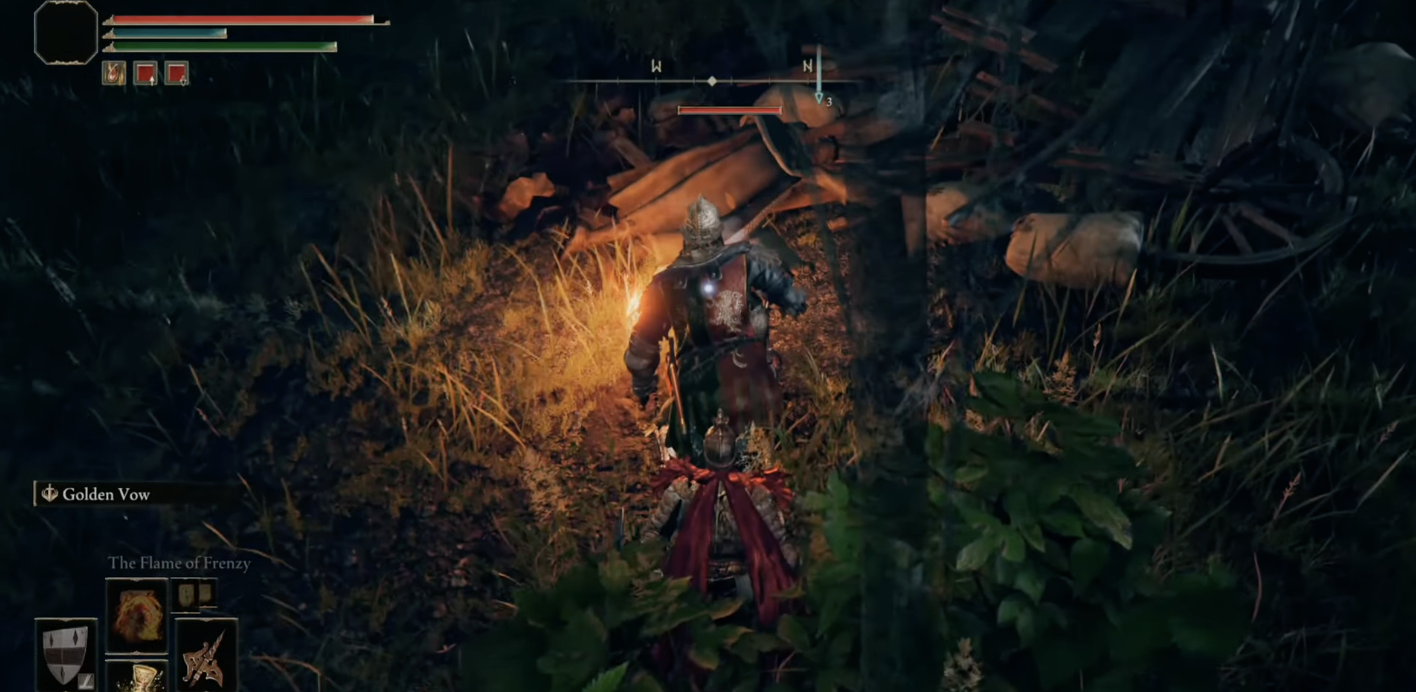Select the halberd weapon slot
1416x692 pixels.
[207, 655]
